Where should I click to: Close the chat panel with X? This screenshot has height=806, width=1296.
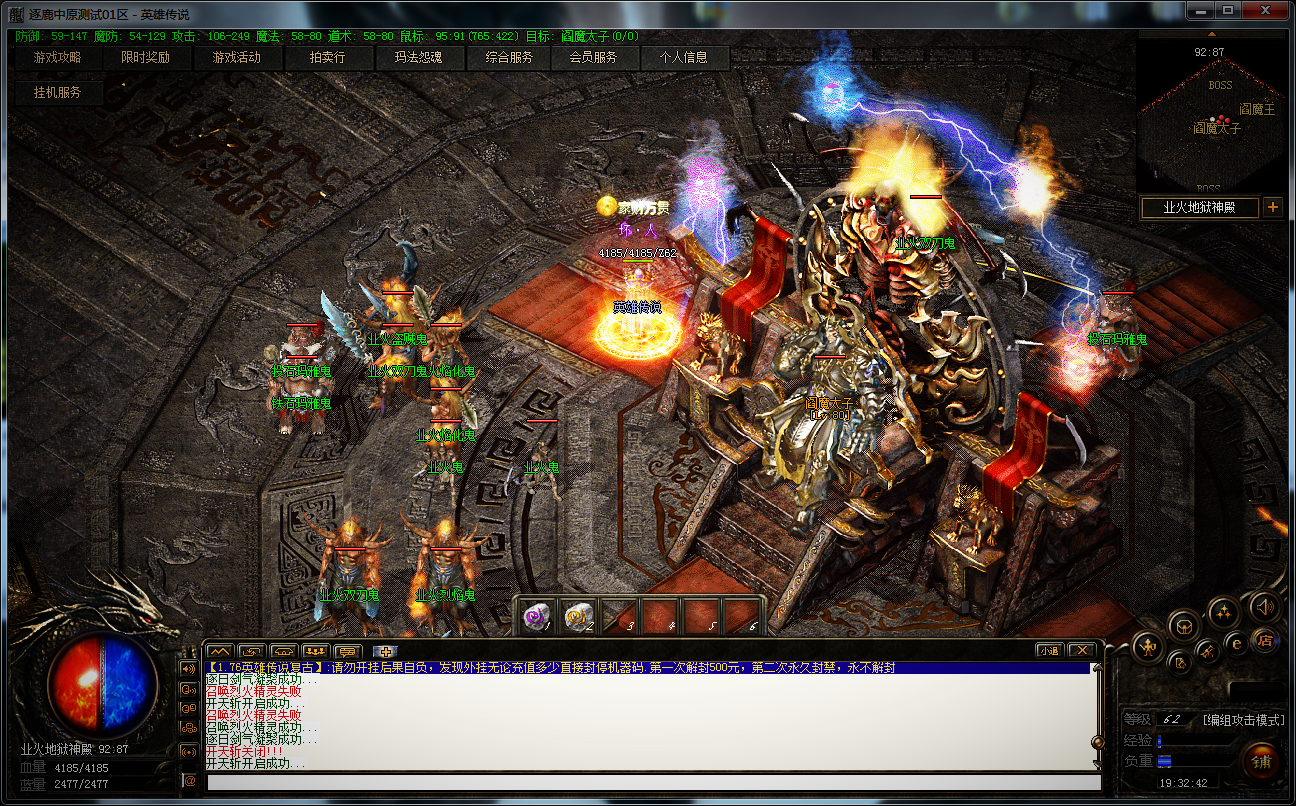click(1081, 651)
